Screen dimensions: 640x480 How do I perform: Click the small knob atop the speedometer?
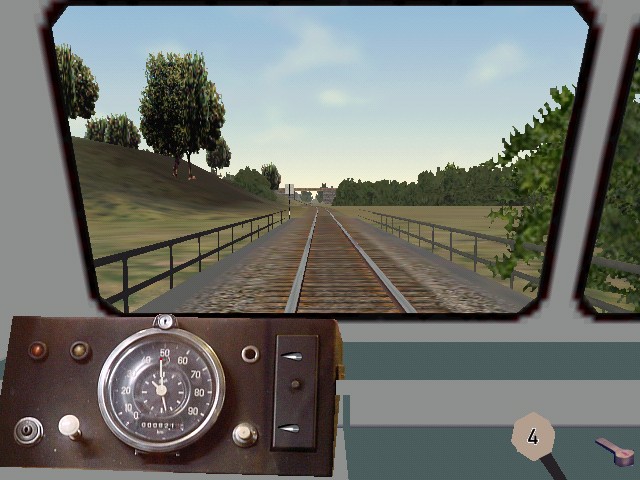coord(165,322)
